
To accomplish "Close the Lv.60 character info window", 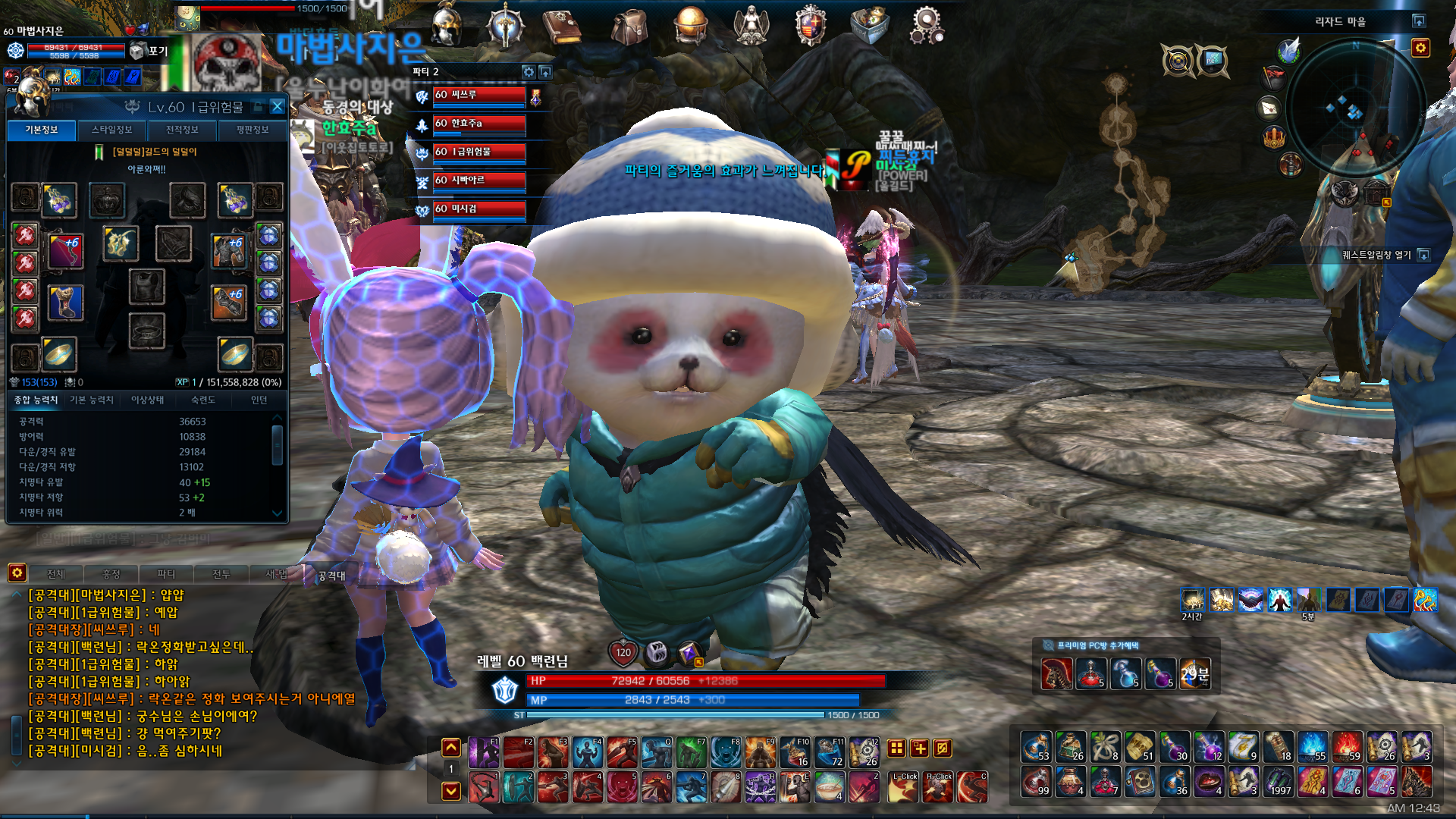I will tap(277, 107).
